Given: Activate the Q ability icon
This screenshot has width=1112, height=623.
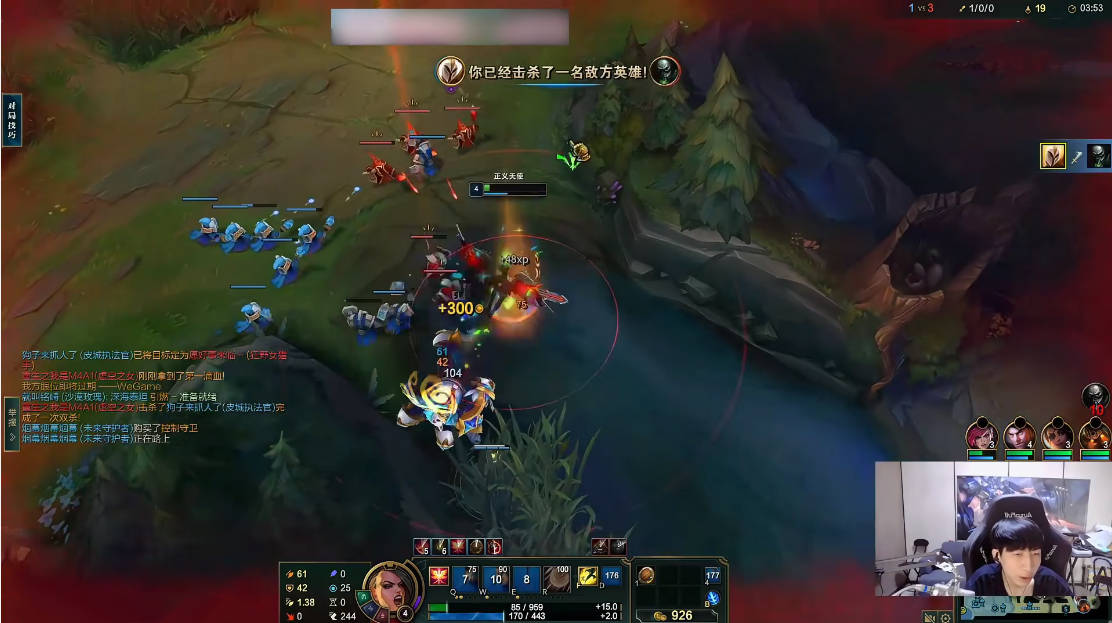Looking at the screenshot, I should click(x=467, y=579).
